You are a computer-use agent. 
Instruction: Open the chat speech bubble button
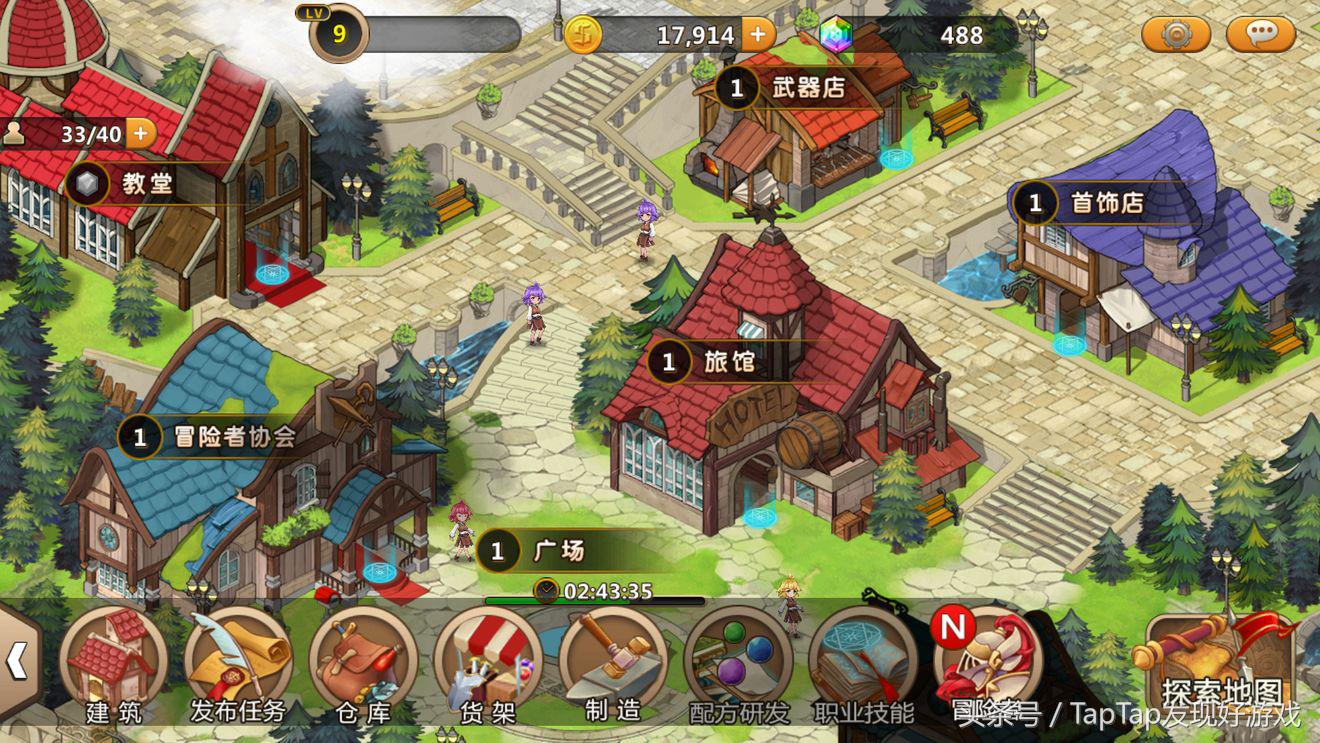tap(1261, 35)
